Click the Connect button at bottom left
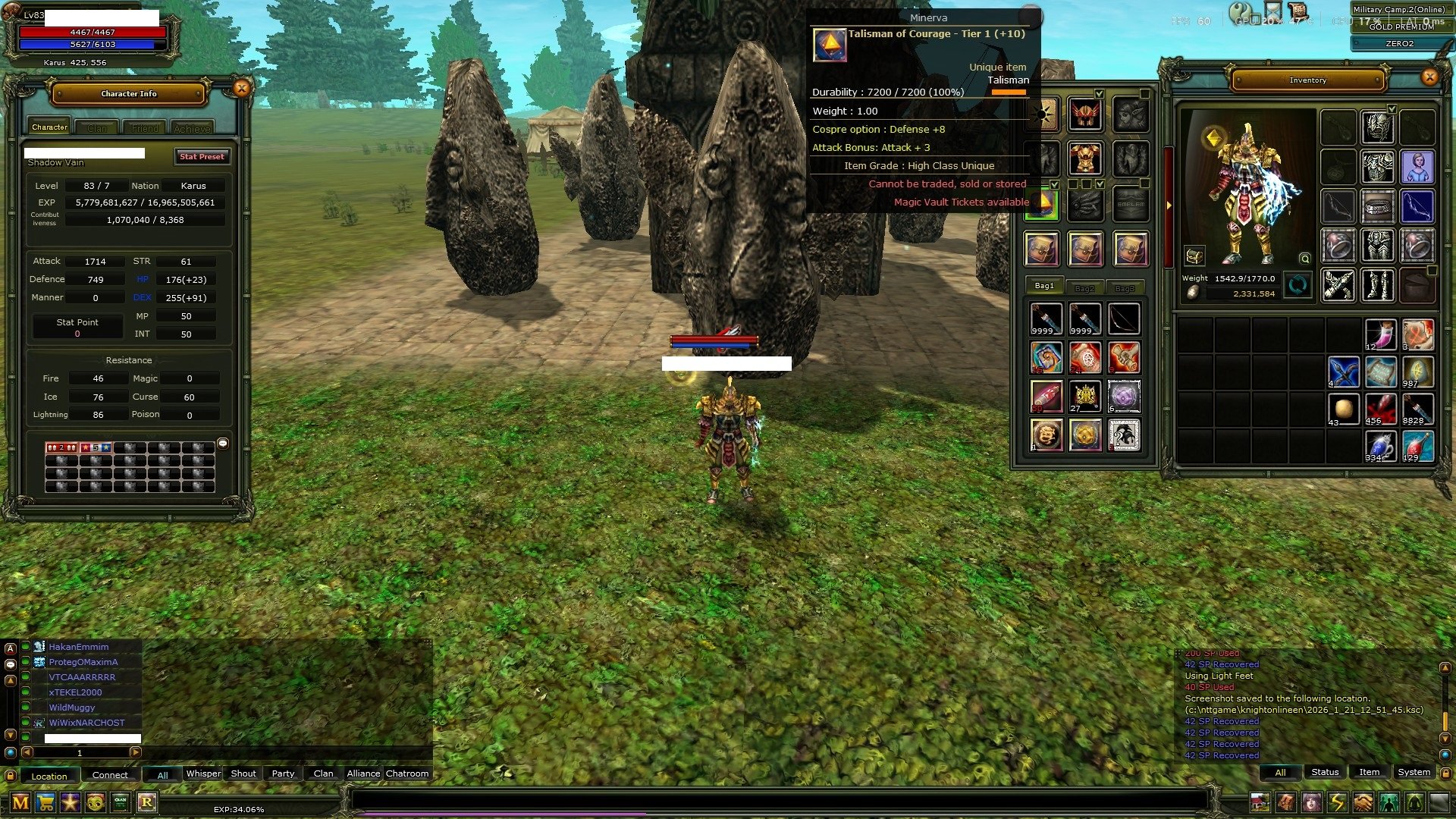 pyautogui.click(x=110, y=775)
